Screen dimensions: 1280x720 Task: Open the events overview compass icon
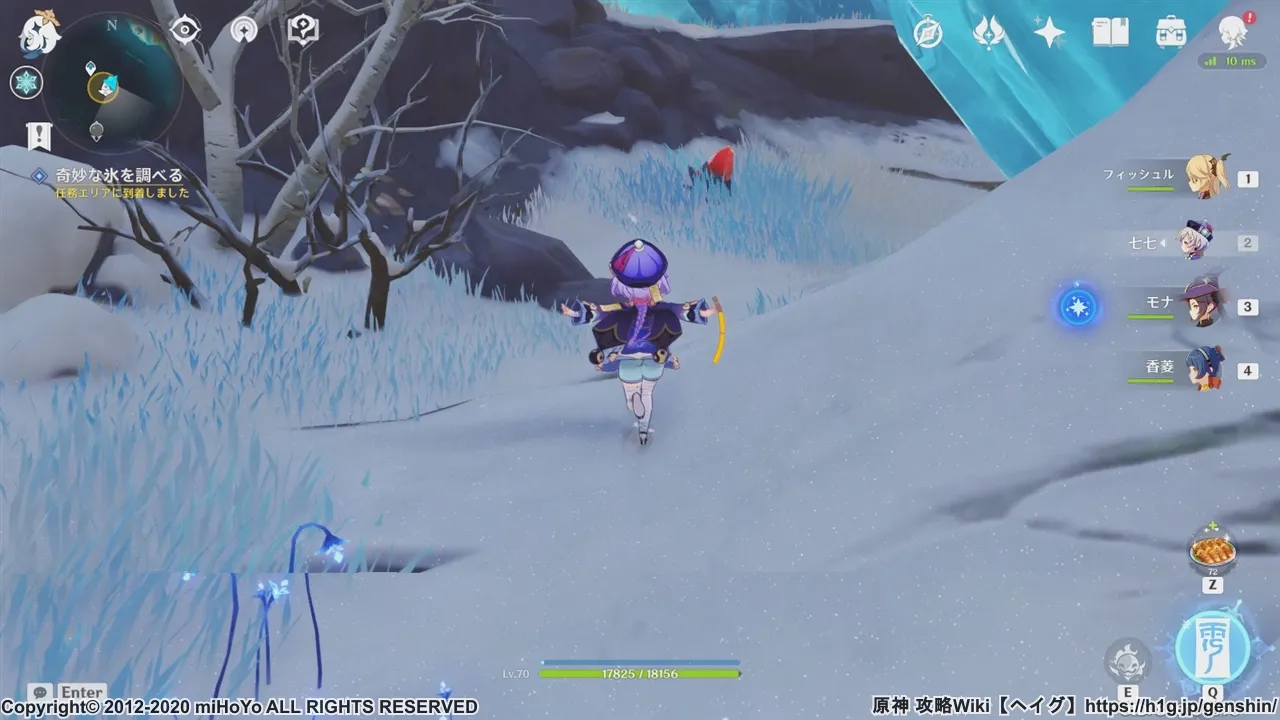coord(928,33)
